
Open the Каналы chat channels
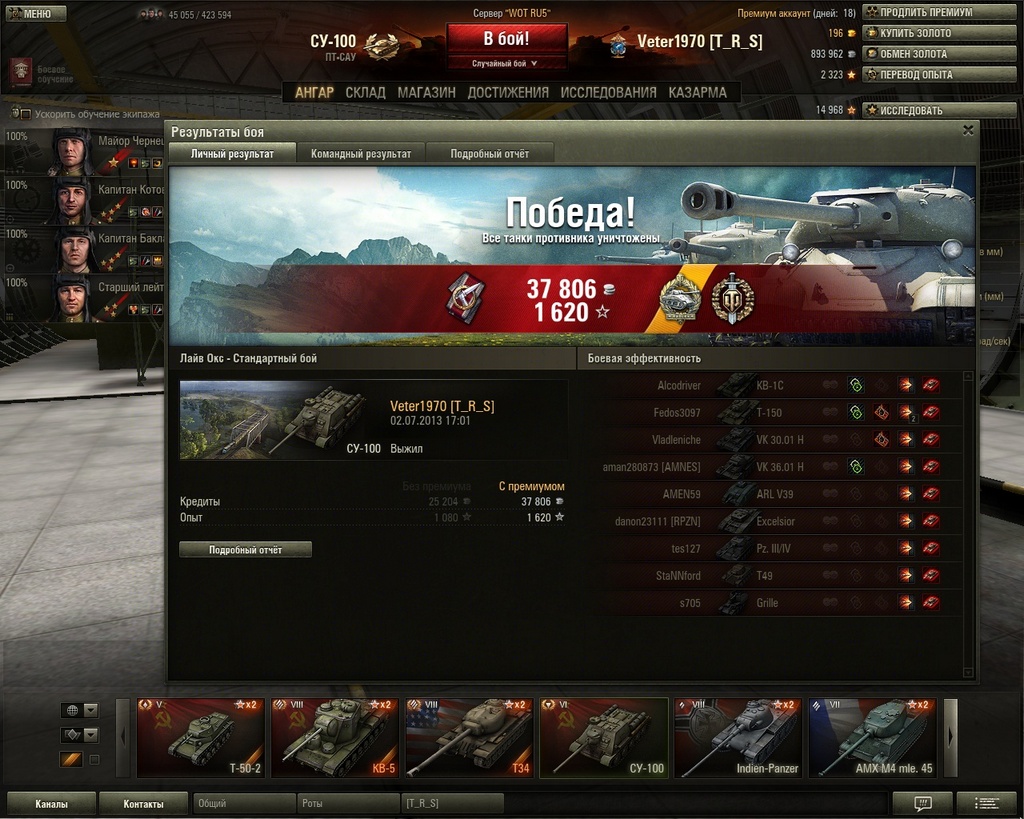pyautogui.click(x=52, y=803)
